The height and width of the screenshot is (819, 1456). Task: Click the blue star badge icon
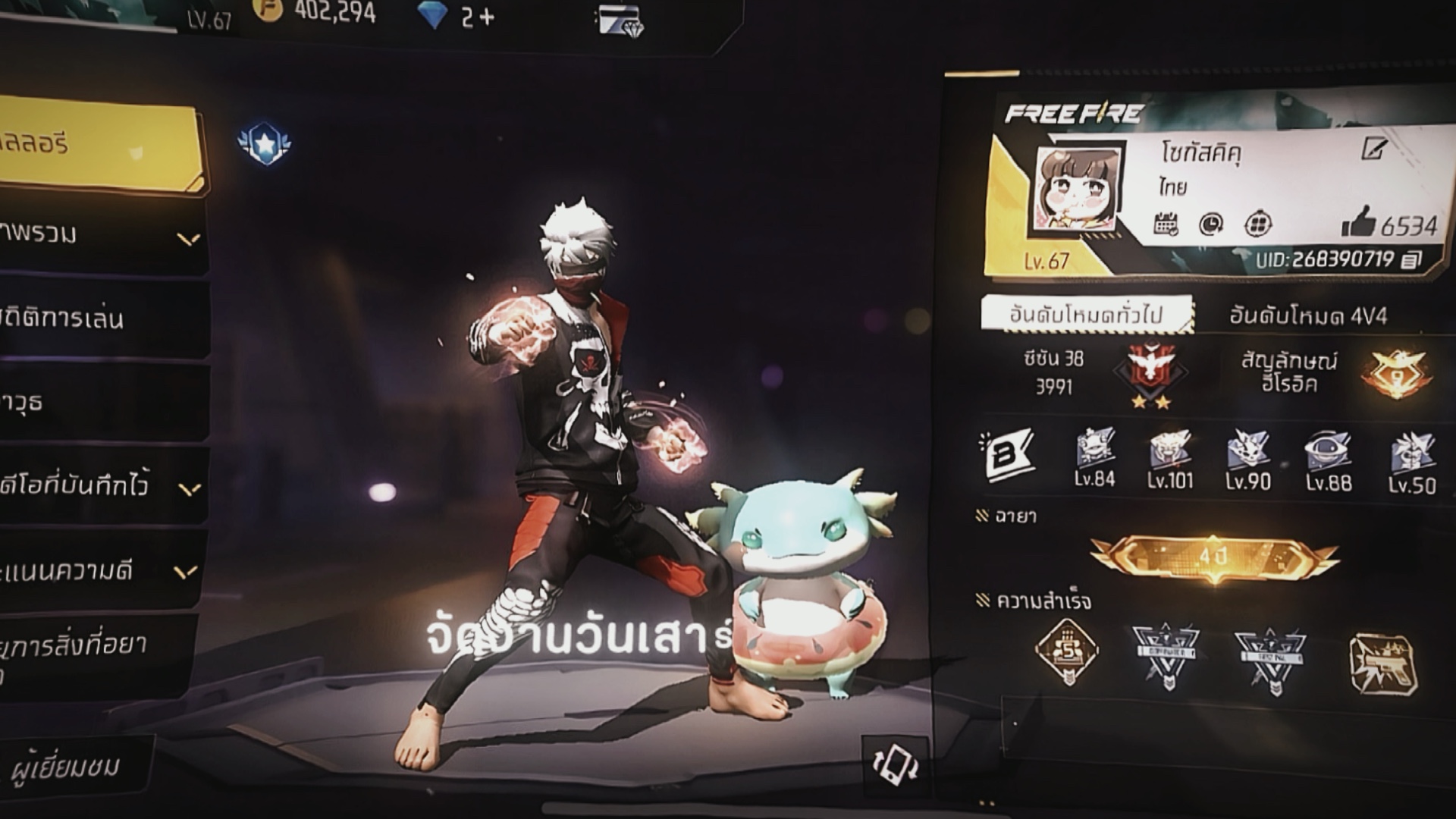[264, 143]
